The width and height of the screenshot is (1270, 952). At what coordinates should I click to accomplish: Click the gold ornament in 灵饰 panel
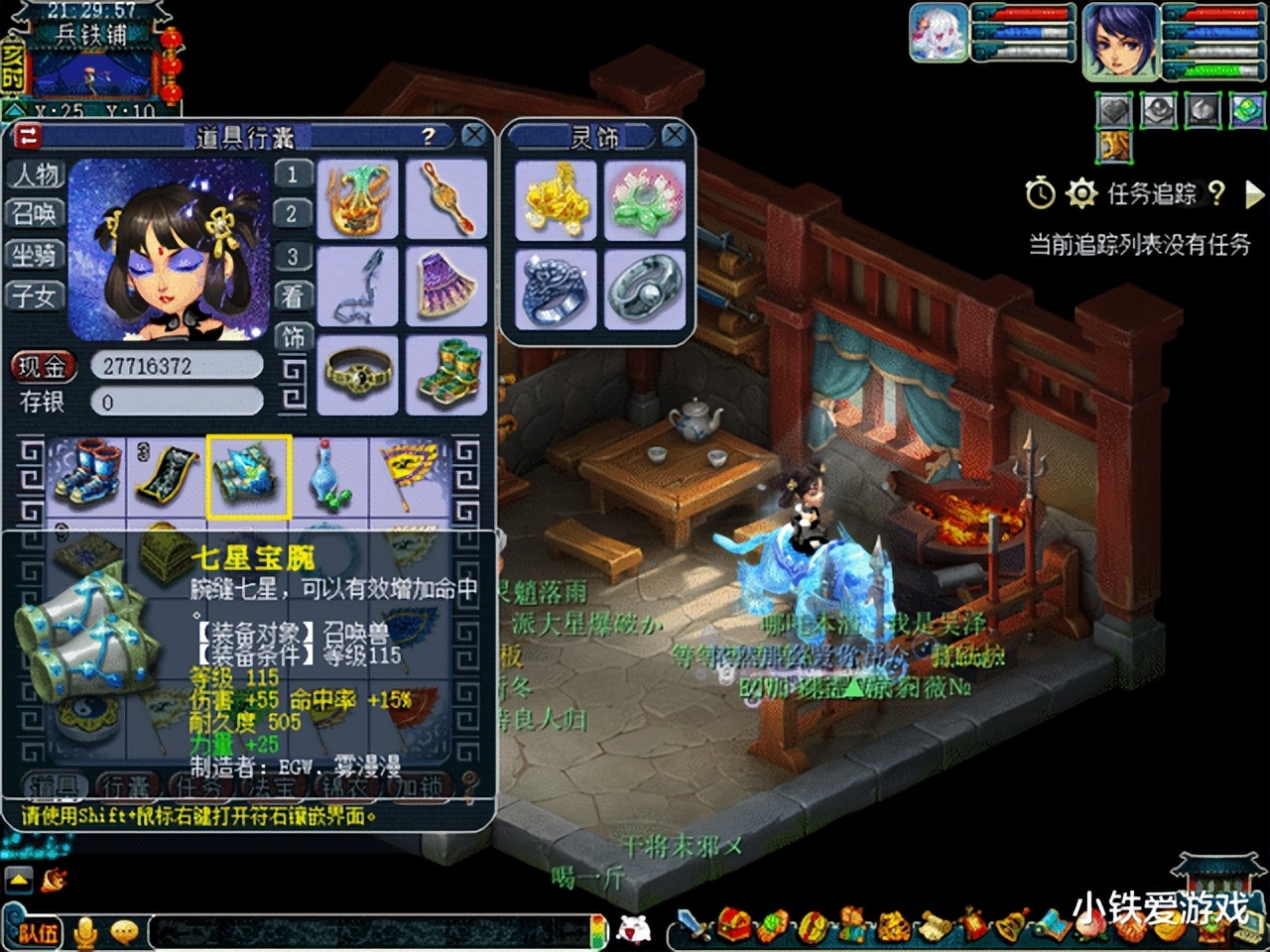(x=556, y=198)
